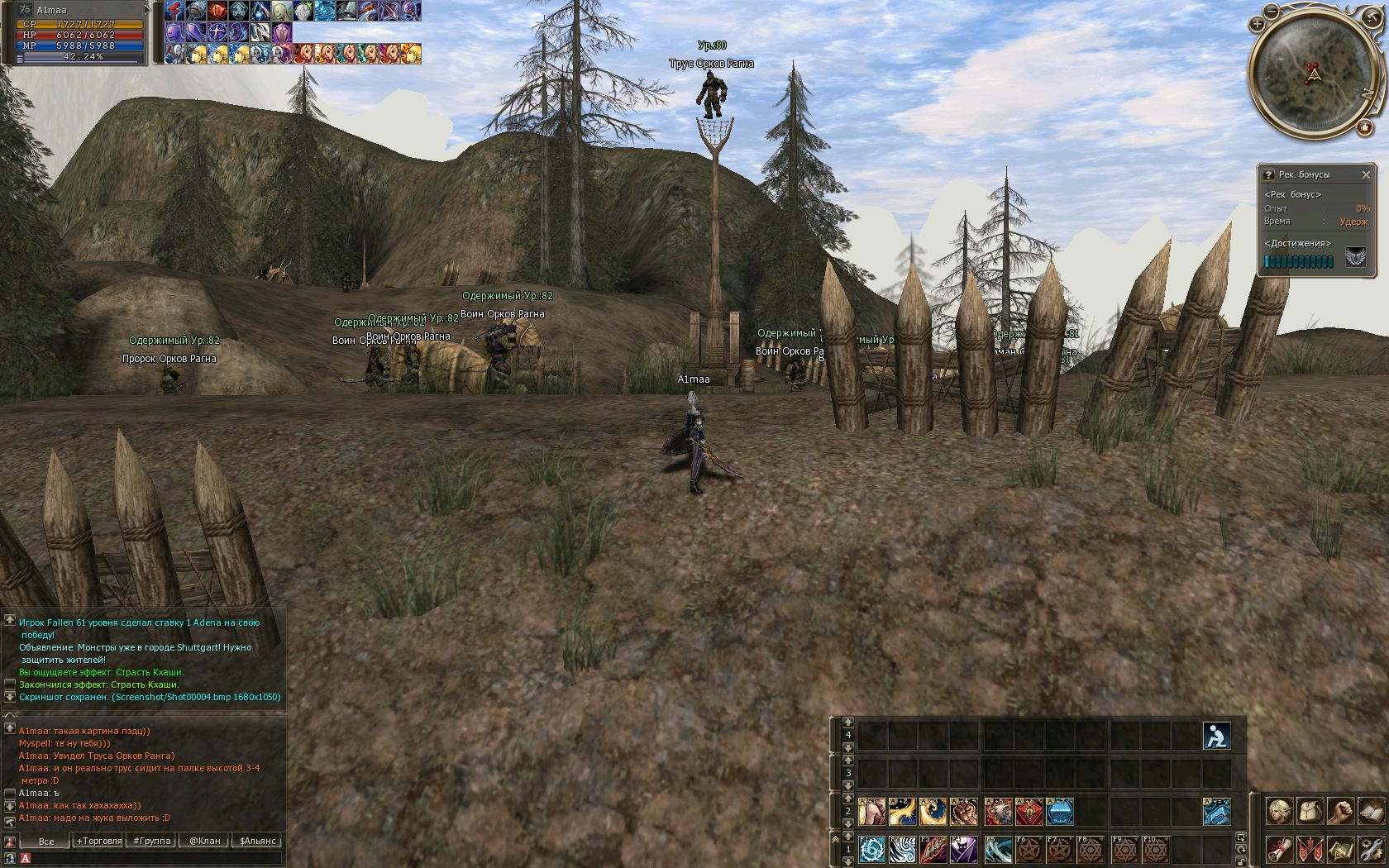Open the $Альянс chat tab

pyautogui.click(x=257, y=841)
